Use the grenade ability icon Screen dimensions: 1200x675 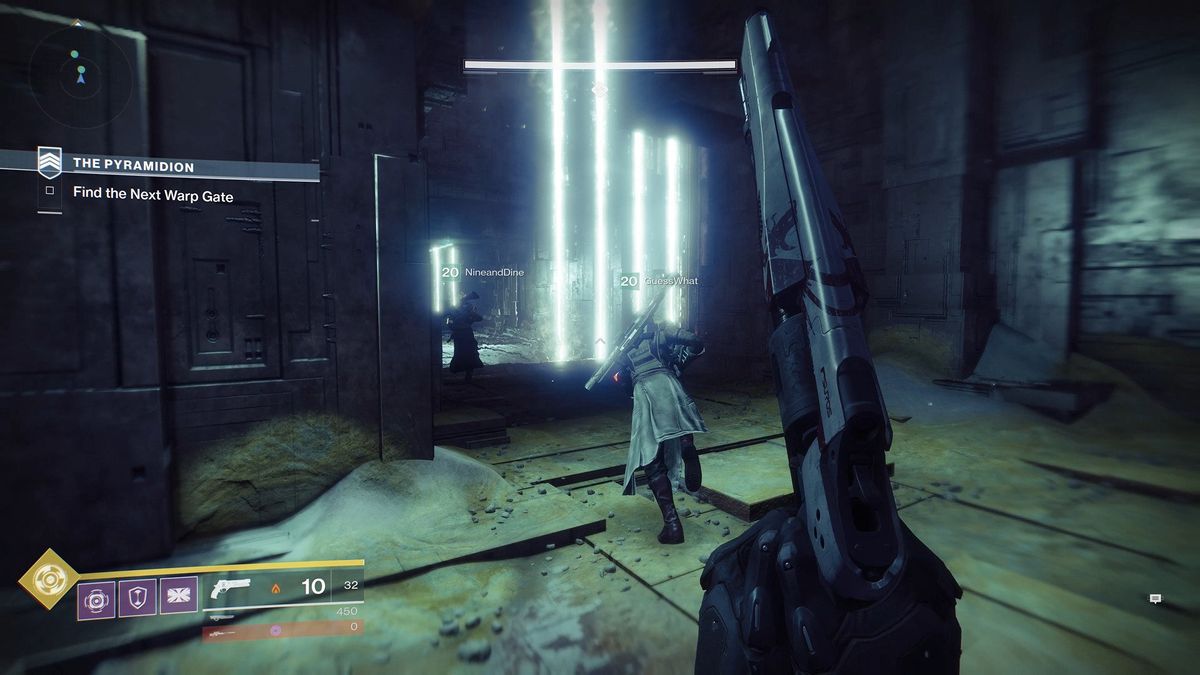[97, 600]
